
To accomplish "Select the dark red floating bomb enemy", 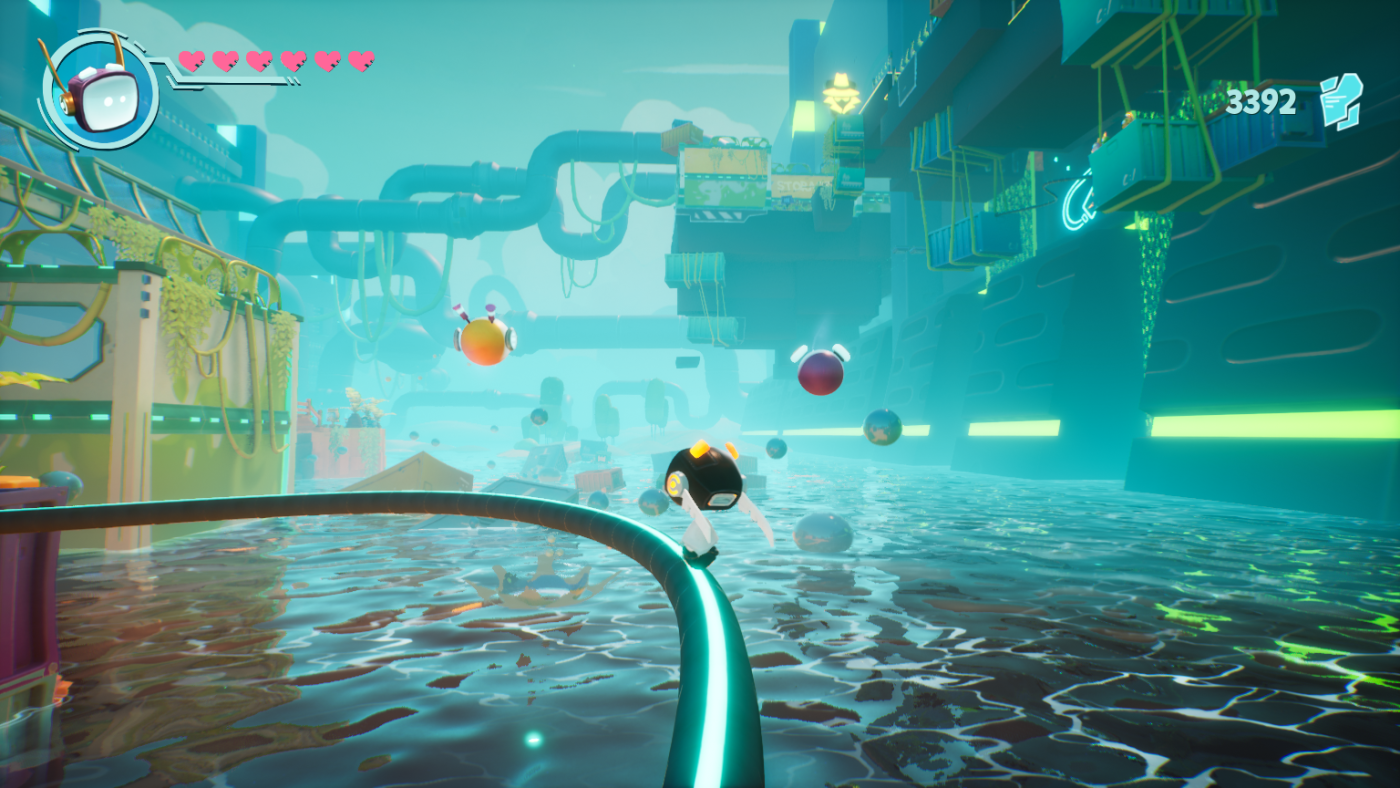I will pos(818,375).
